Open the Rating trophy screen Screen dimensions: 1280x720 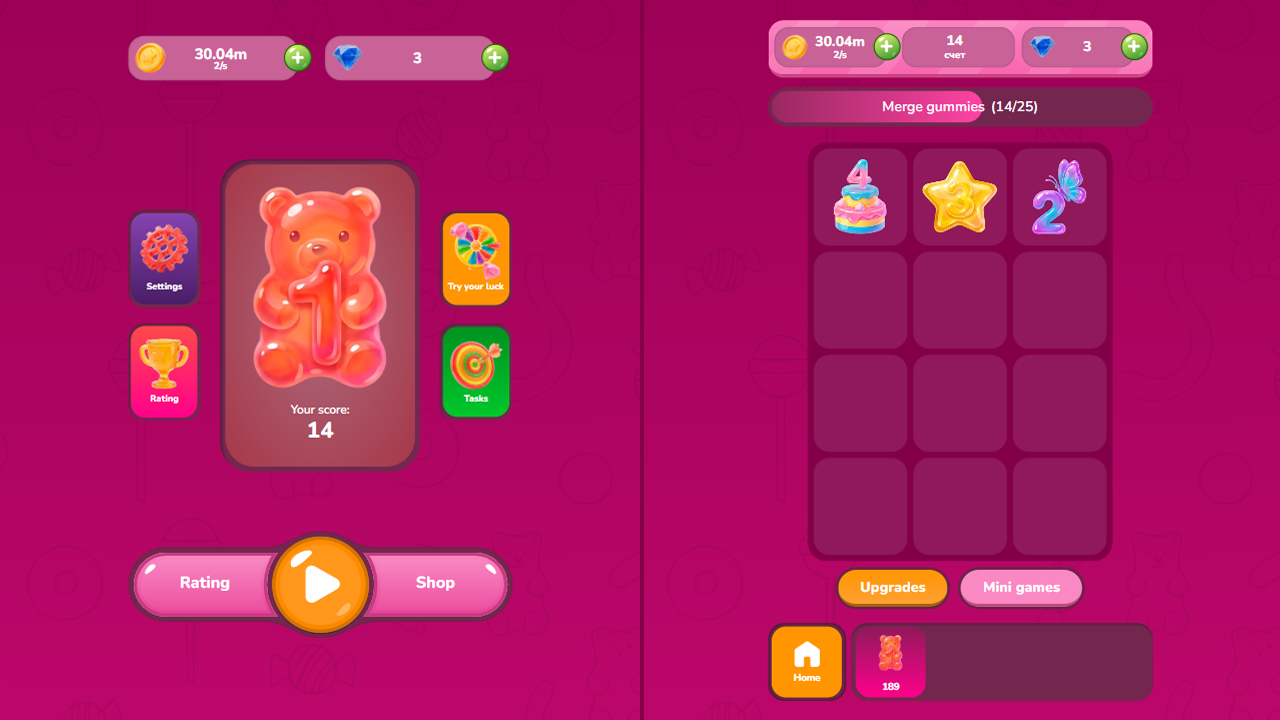[x=164, y=371]
